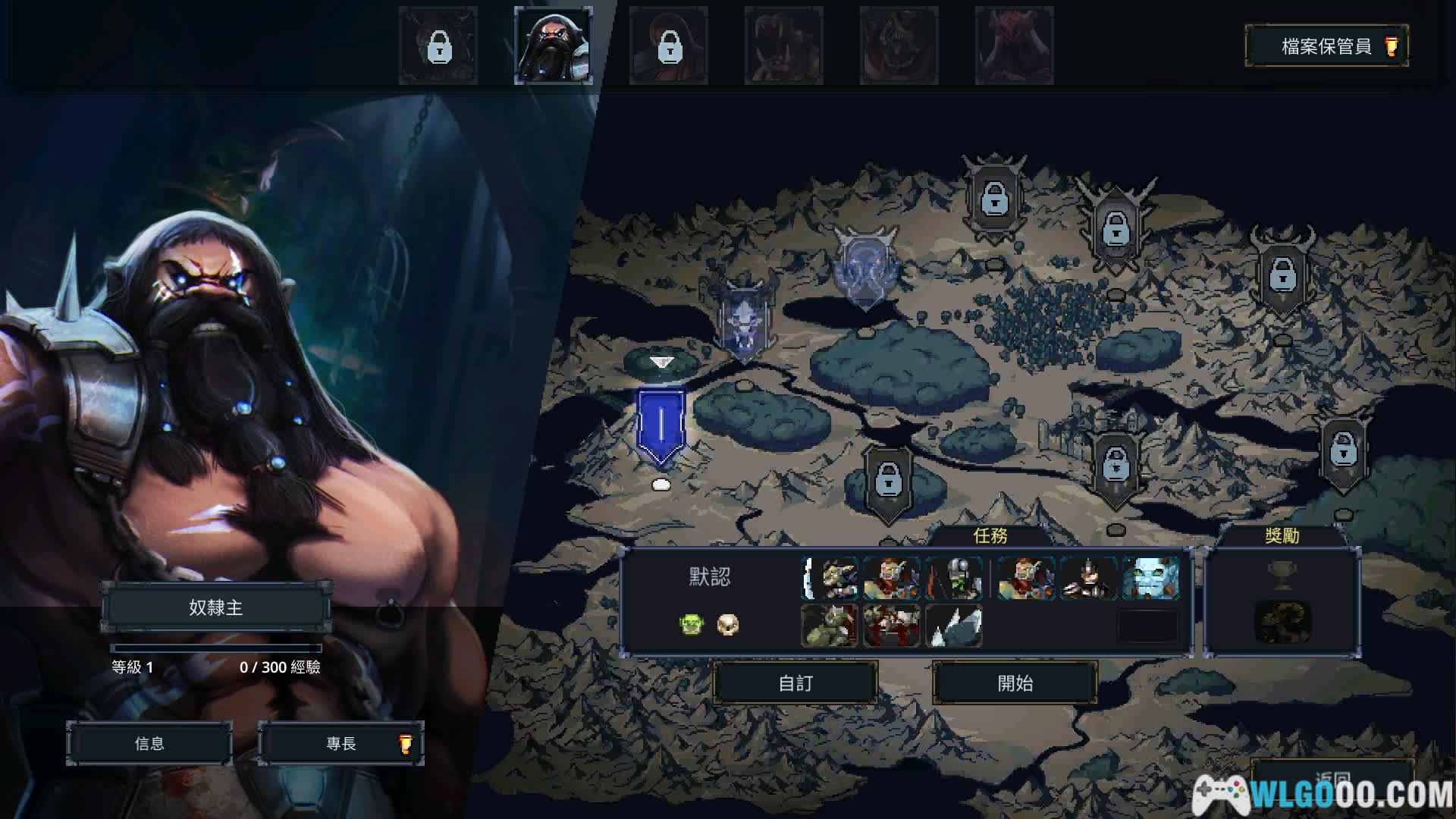Select the pale blue frost face unit icon

[x=1150, y=579]
